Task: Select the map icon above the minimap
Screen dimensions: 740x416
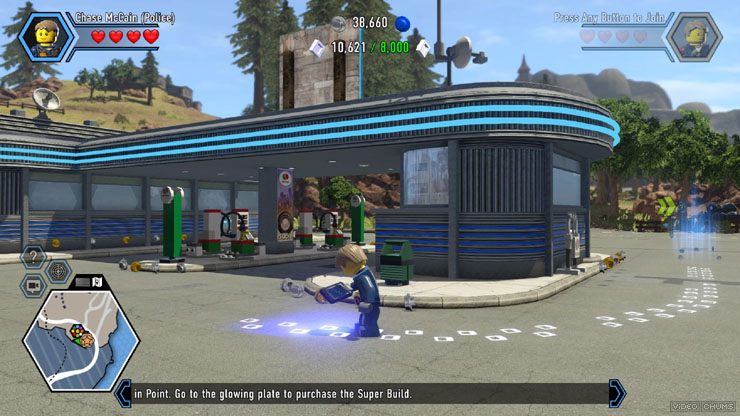Action: point(97,282)
